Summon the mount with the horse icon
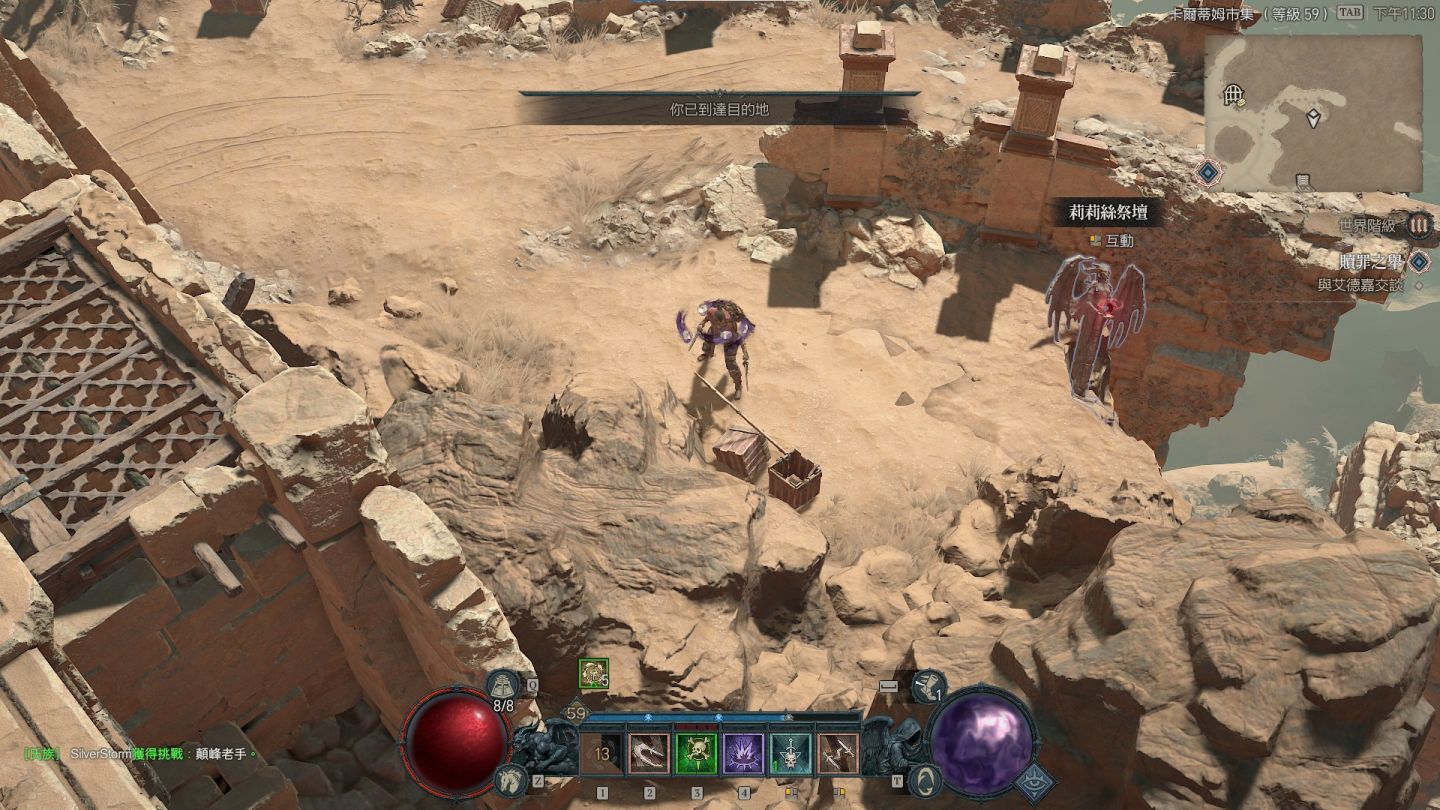 [509, 781]
